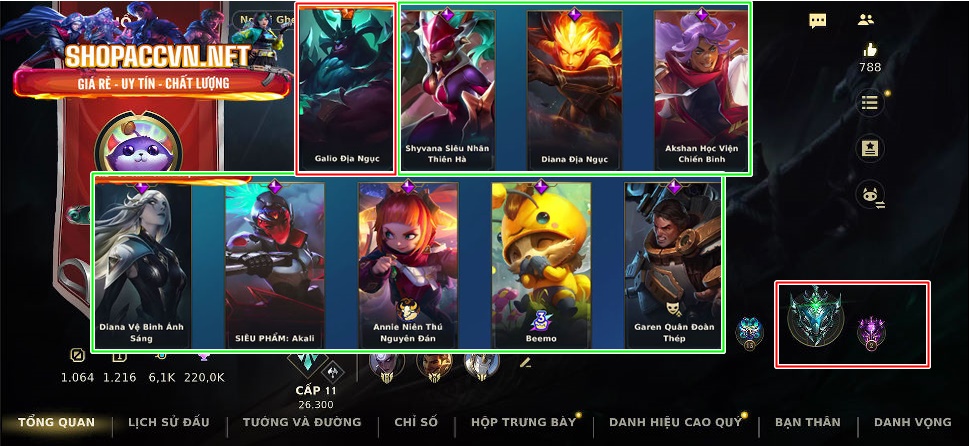Viewport: 969px width, 446px height.
Task: Select the Beemo skin card
Action: click(x=541, y=264)
